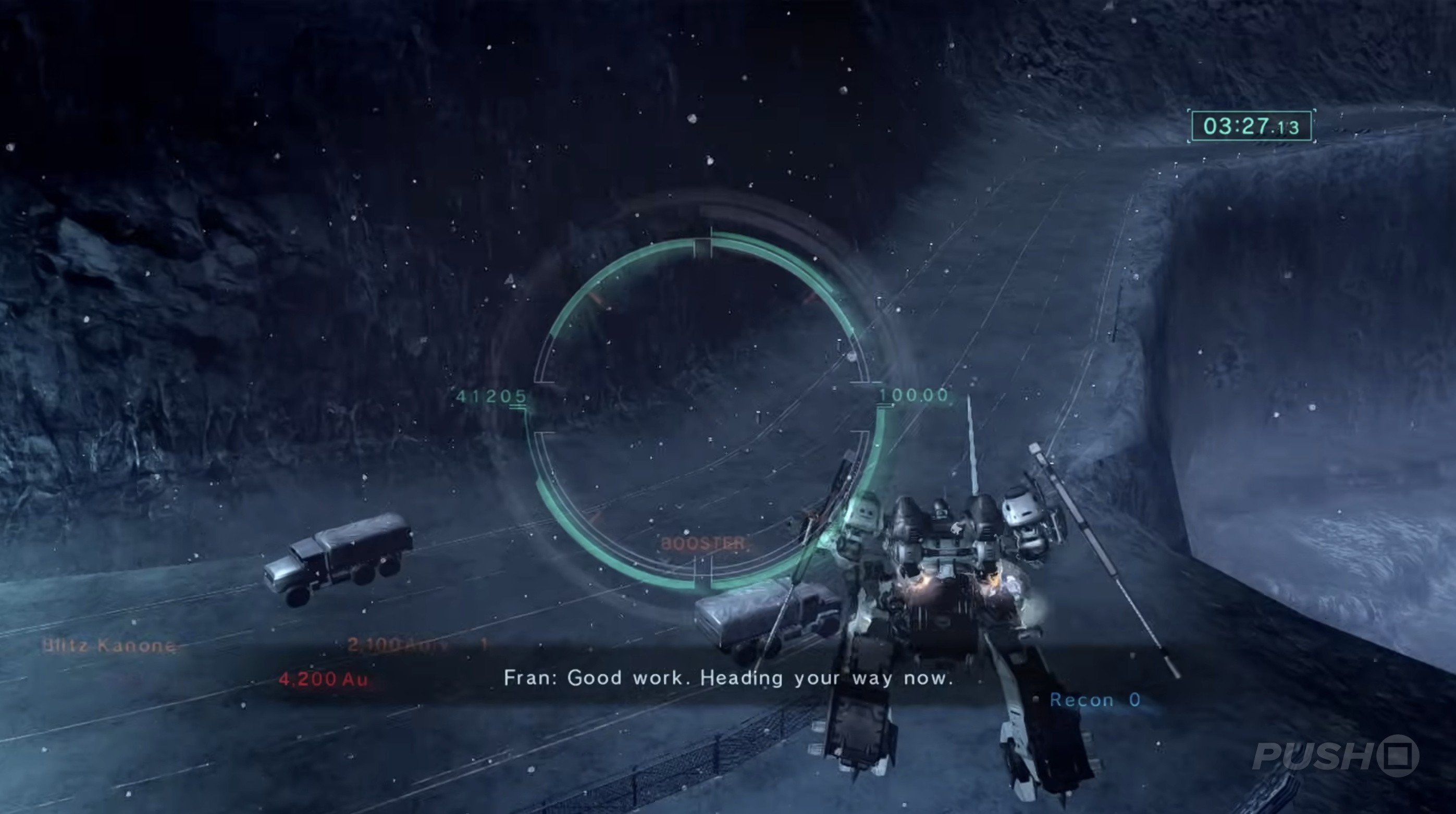The image size is (1456, 814).
Task: Select the Blitz Kanone weapon entry
Action: (x=109, y=645)
